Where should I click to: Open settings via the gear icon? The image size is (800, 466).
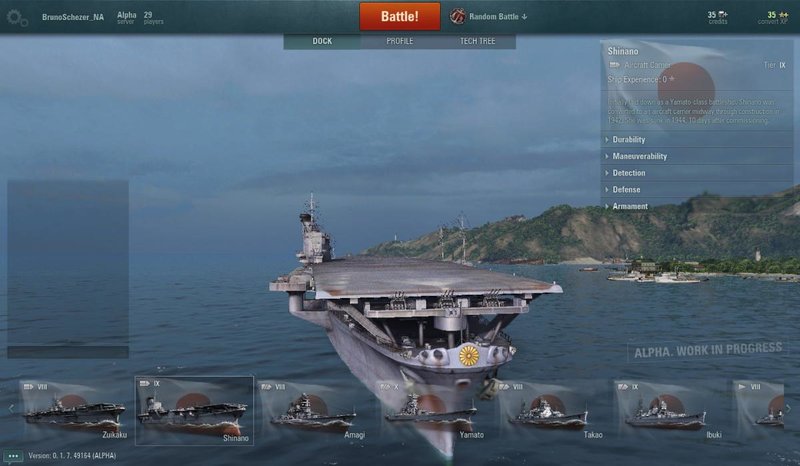[17, 17]
